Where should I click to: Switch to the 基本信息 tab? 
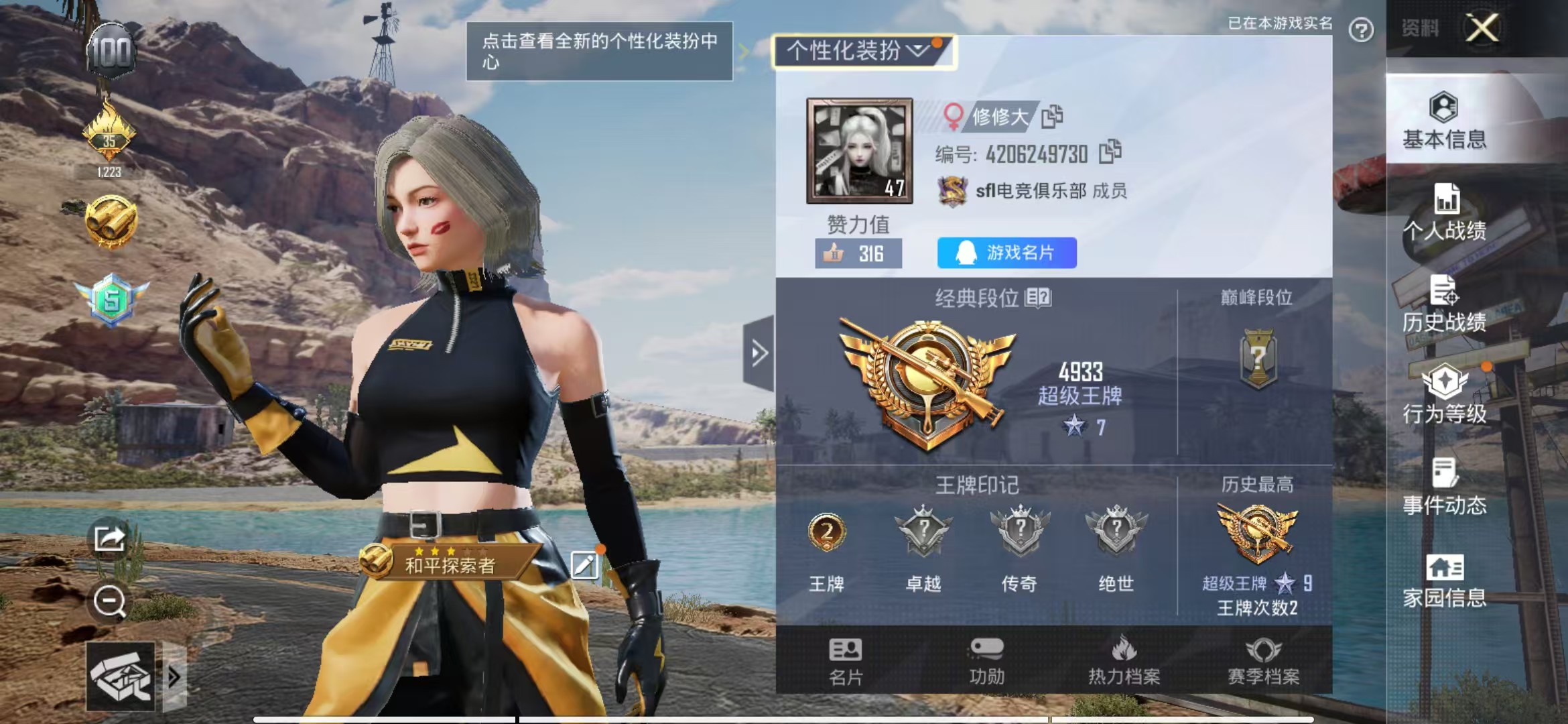coord(1444,121)
